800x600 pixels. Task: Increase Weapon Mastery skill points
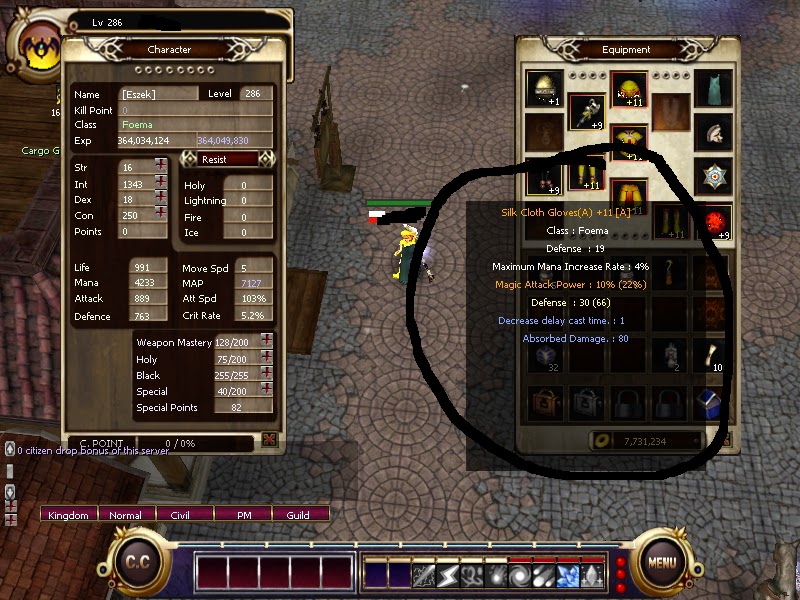tap(267, 341)
